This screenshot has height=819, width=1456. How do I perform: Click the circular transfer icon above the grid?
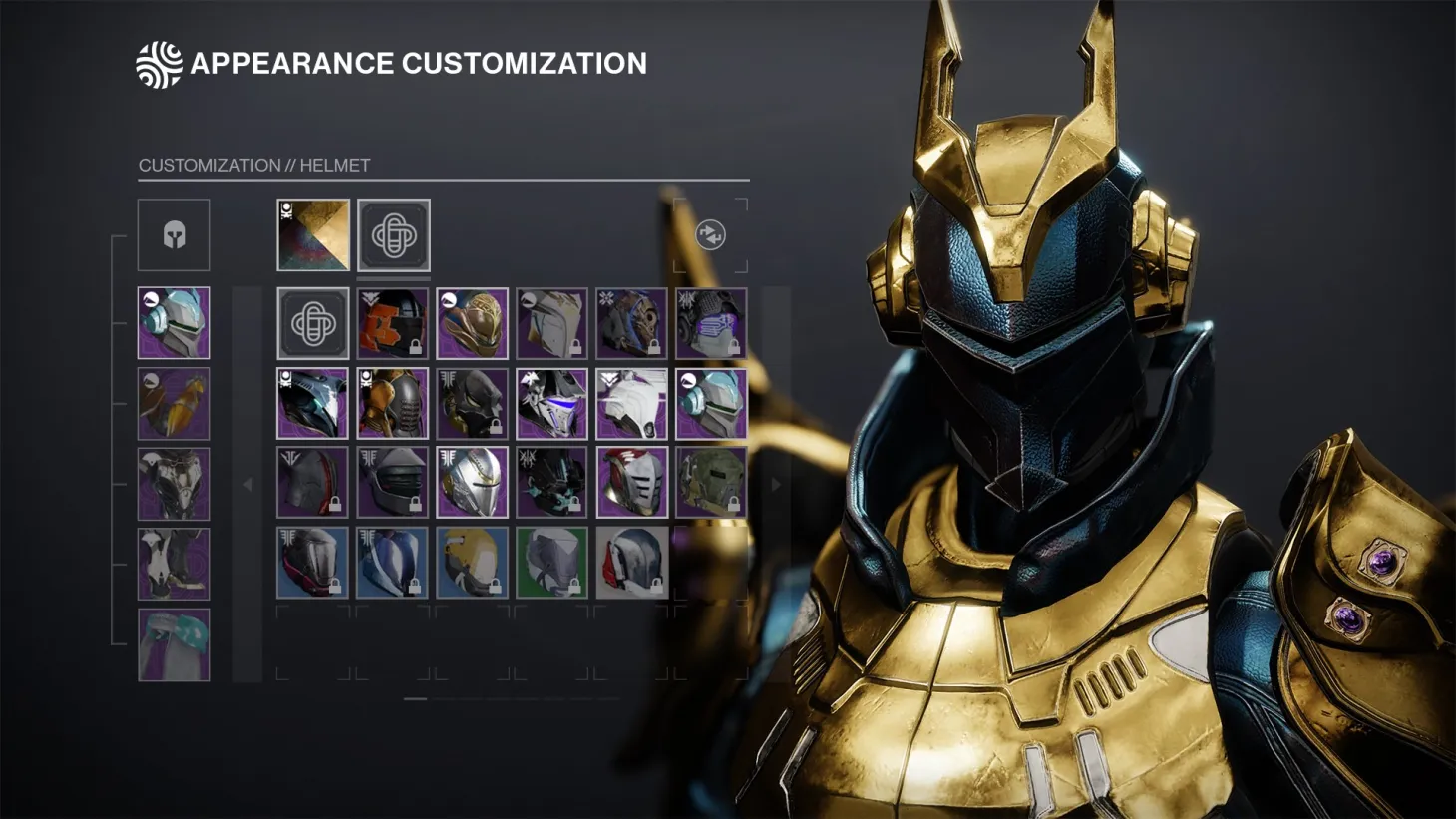[708, 236]
